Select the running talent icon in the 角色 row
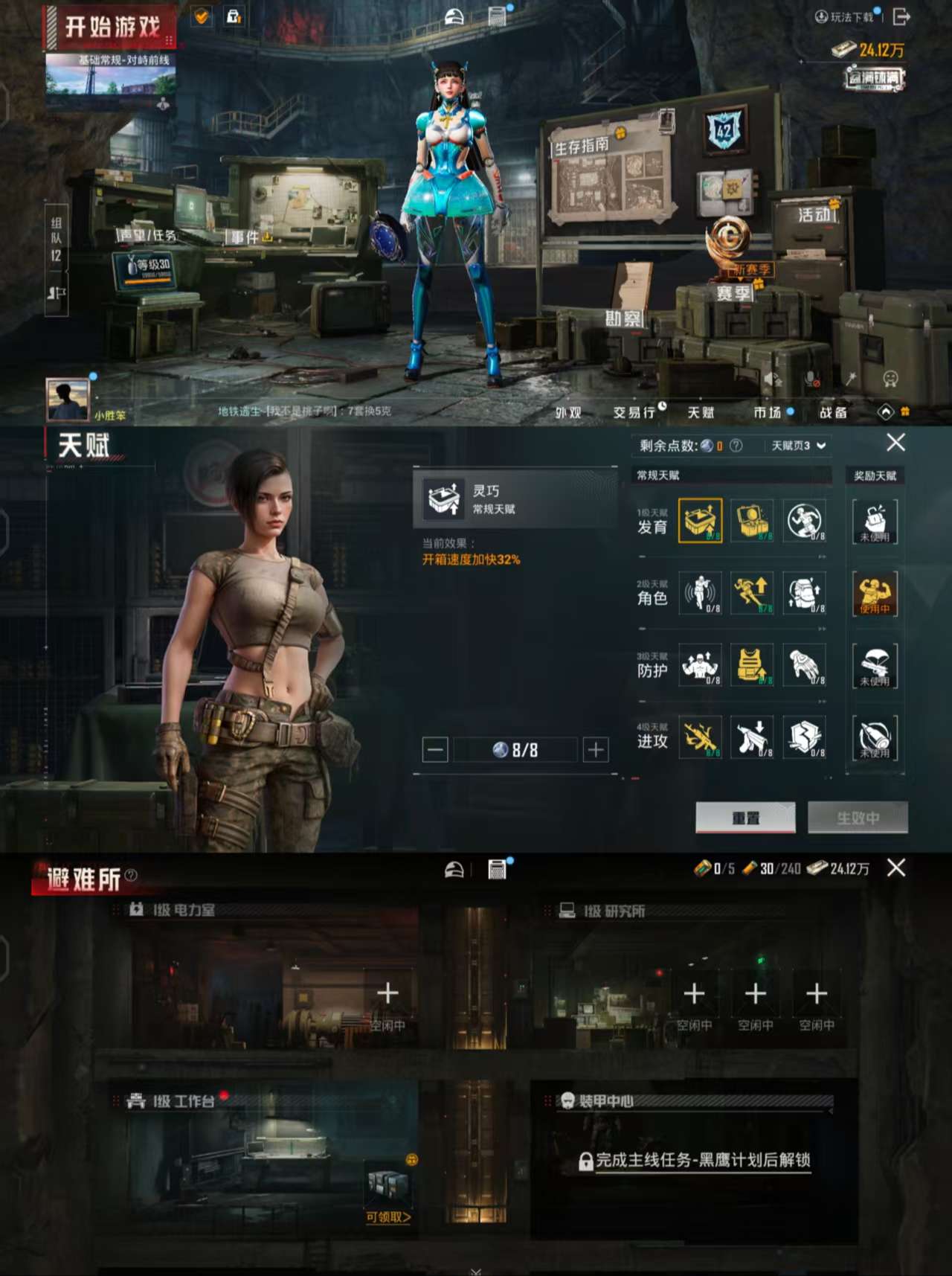 tap(753, 593)
